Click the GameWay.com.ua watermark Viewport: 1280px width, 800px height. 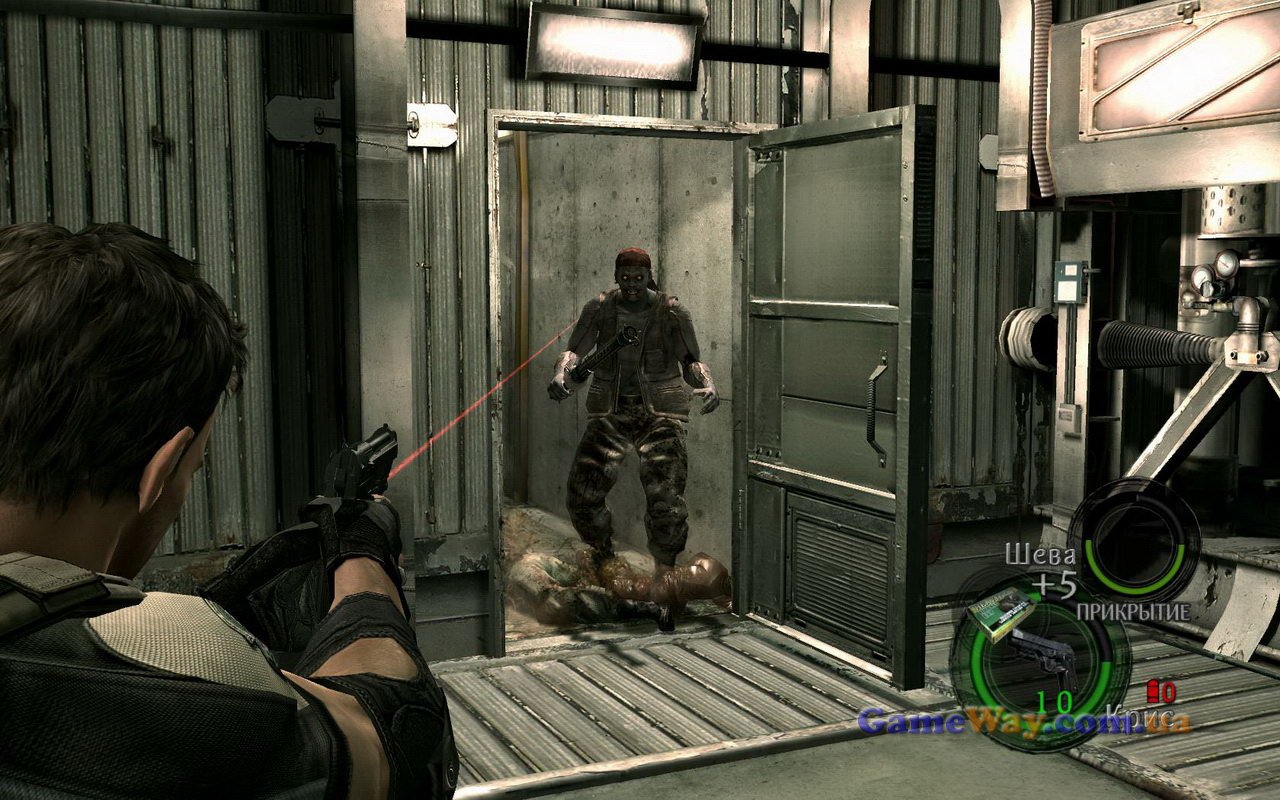(1024, 721)
